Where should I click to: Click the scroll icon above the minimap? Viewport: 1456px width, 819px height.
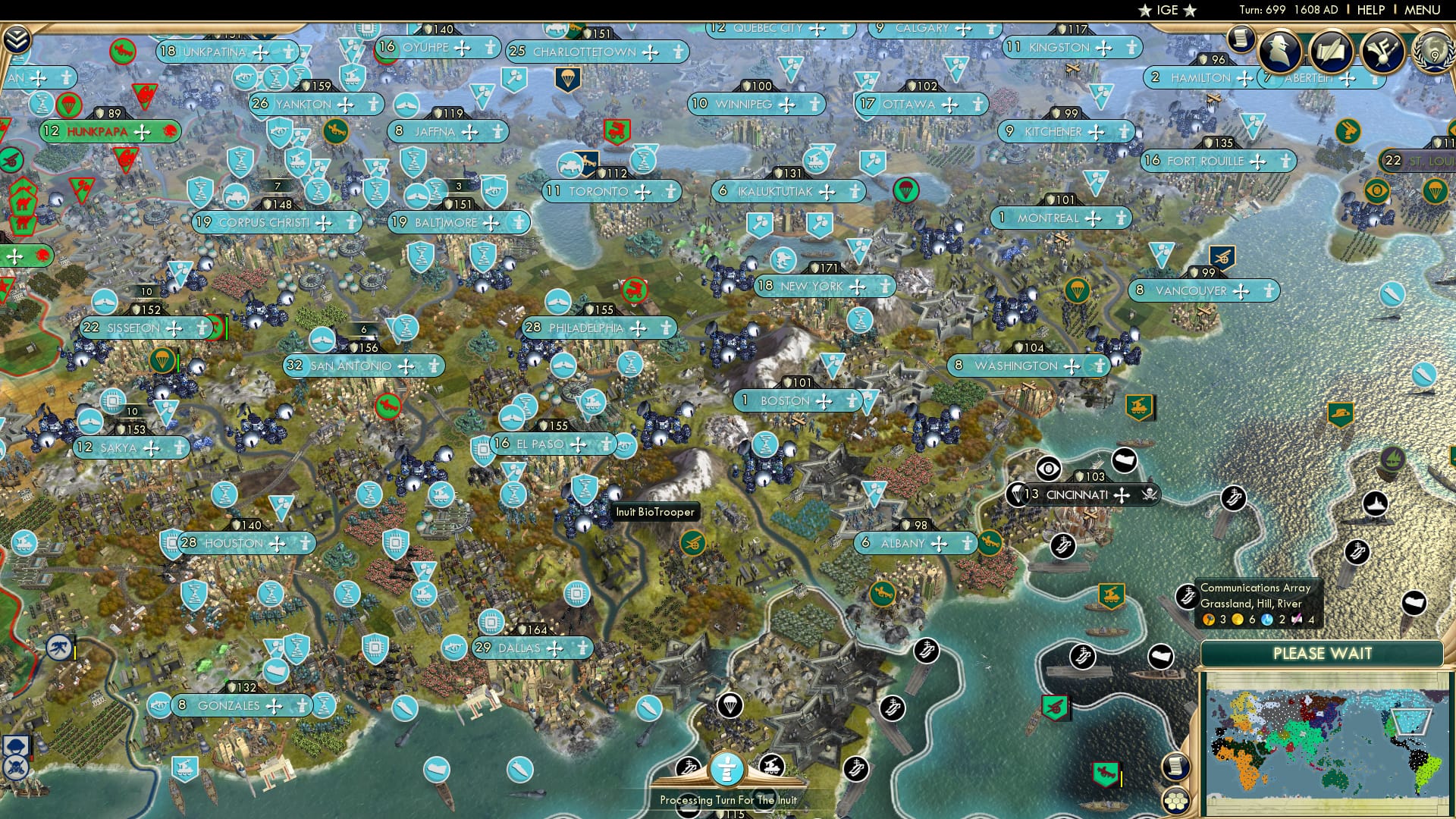click(x=1178, y=766)
